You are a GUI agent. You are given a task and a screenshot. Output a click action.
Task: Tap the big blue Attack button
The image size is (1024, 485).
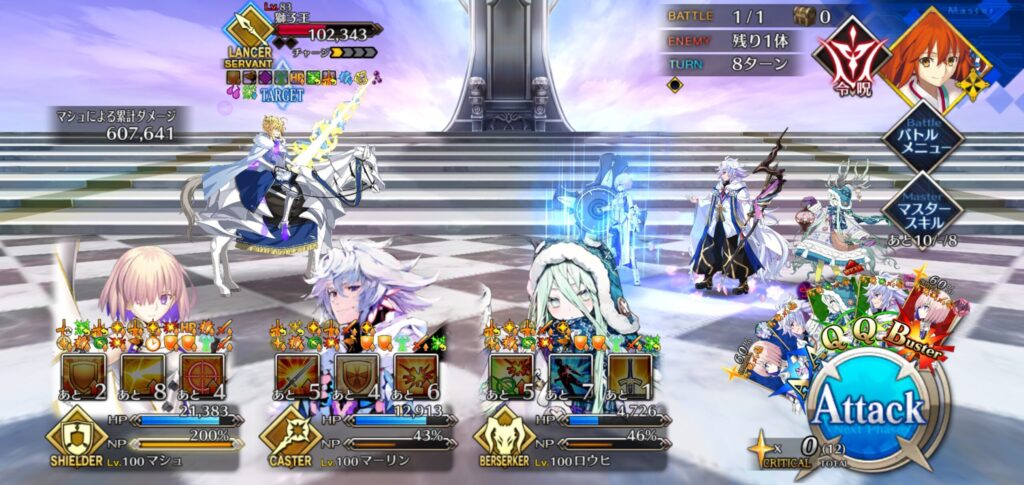click(866, 412)
